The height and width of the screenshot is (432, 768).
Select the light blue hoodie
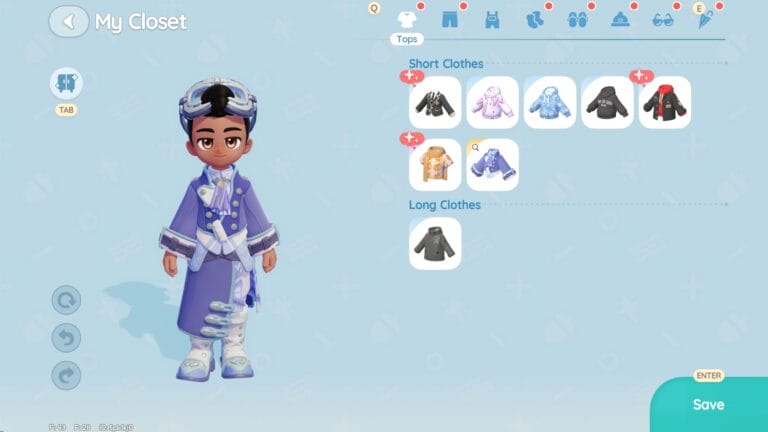[x=550, y=102]
